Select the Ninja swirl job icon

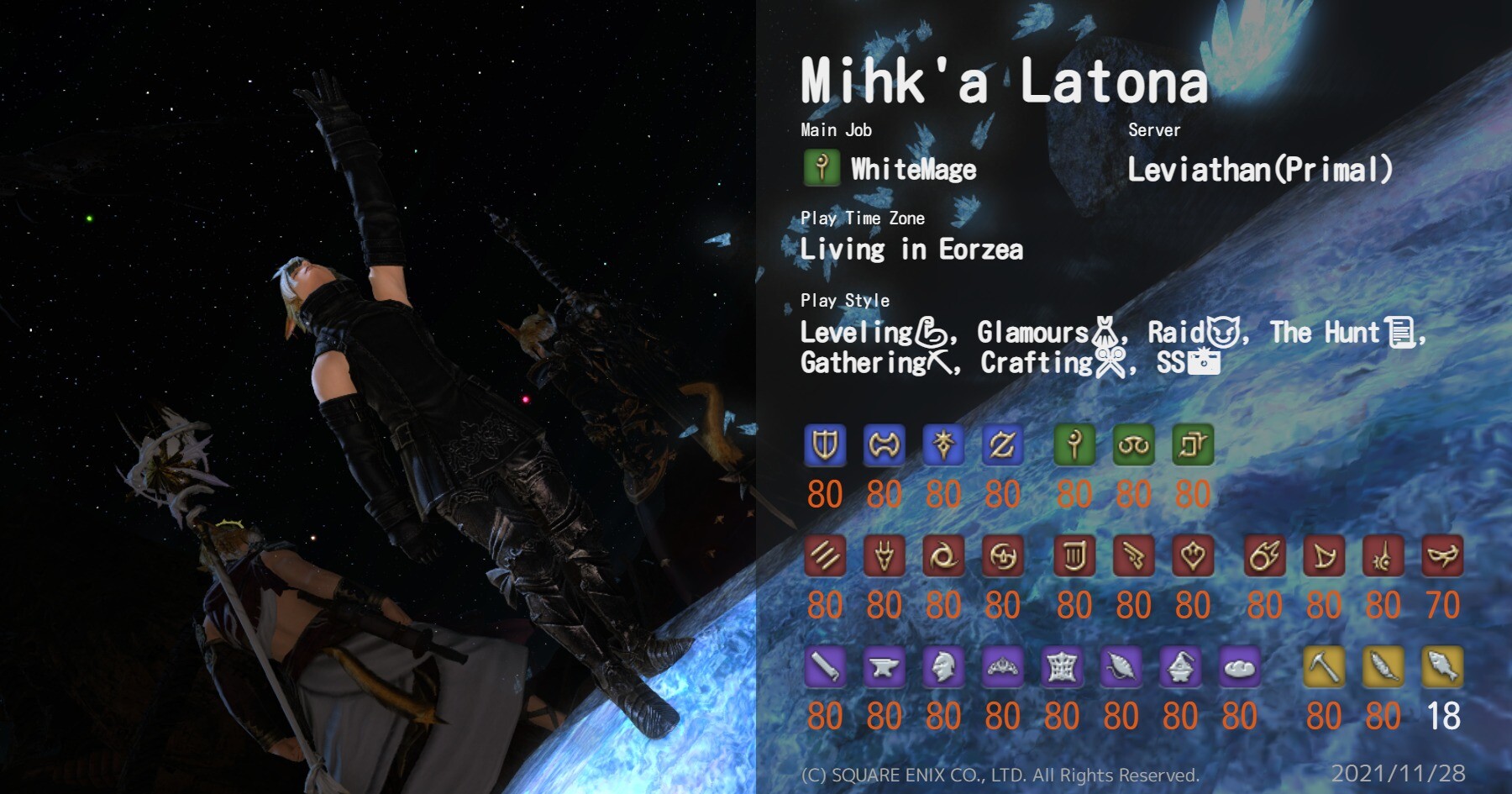[943, 555]
